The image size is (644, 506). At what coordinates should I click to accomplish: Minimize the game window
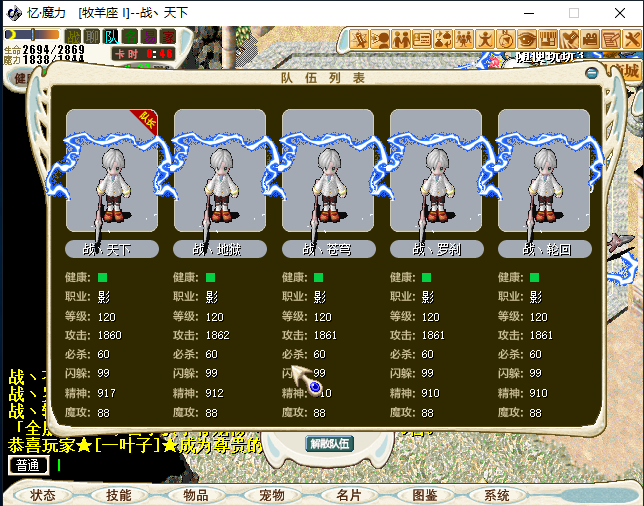coord(527,13)
